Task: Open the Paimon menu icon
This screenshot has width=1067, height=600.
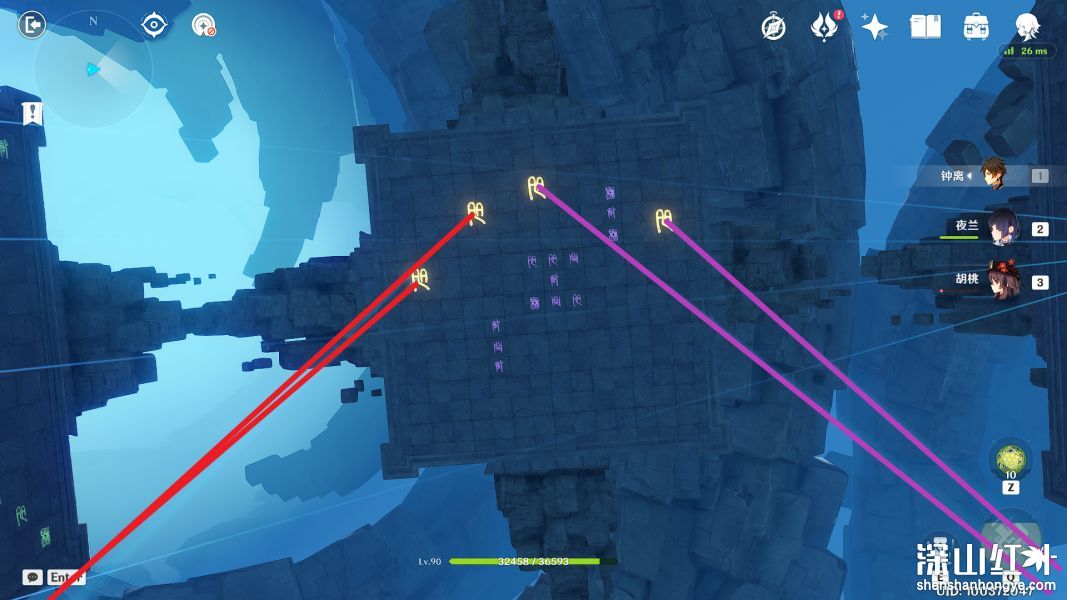Action: pyautogui.click(x=1027, y=27)
